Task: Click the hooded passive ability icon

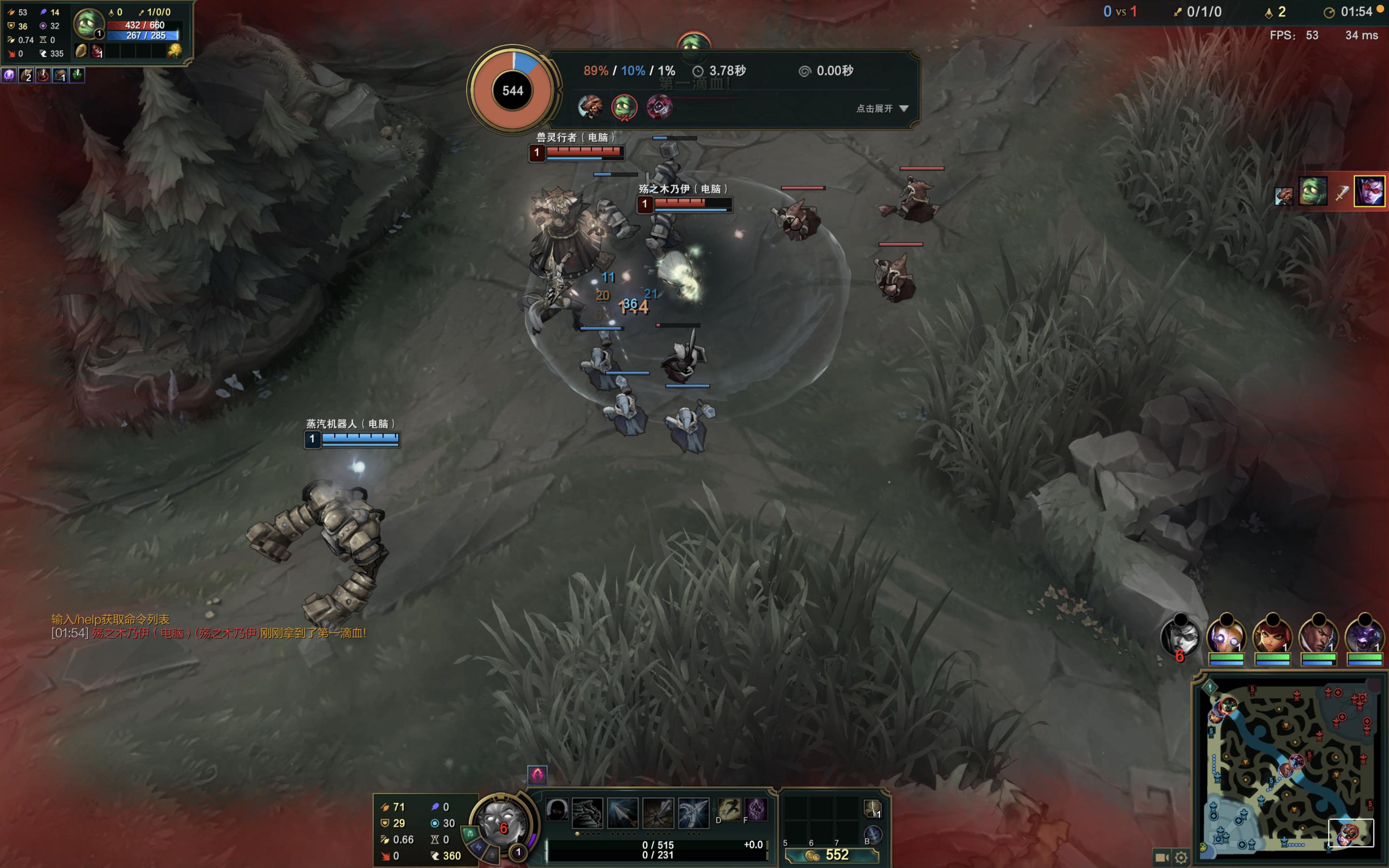Action: (557, 810)
